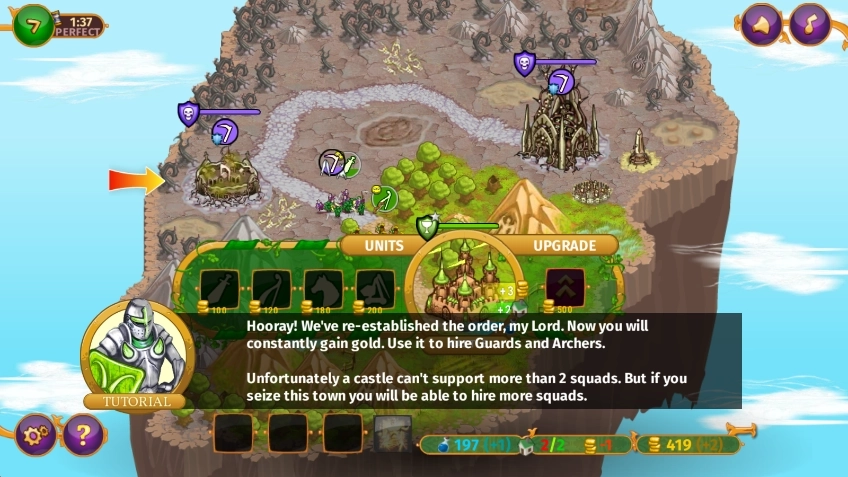Screen dimensions: 848x477
Task: Switch to the Units tab
Action: click(384, 245)
